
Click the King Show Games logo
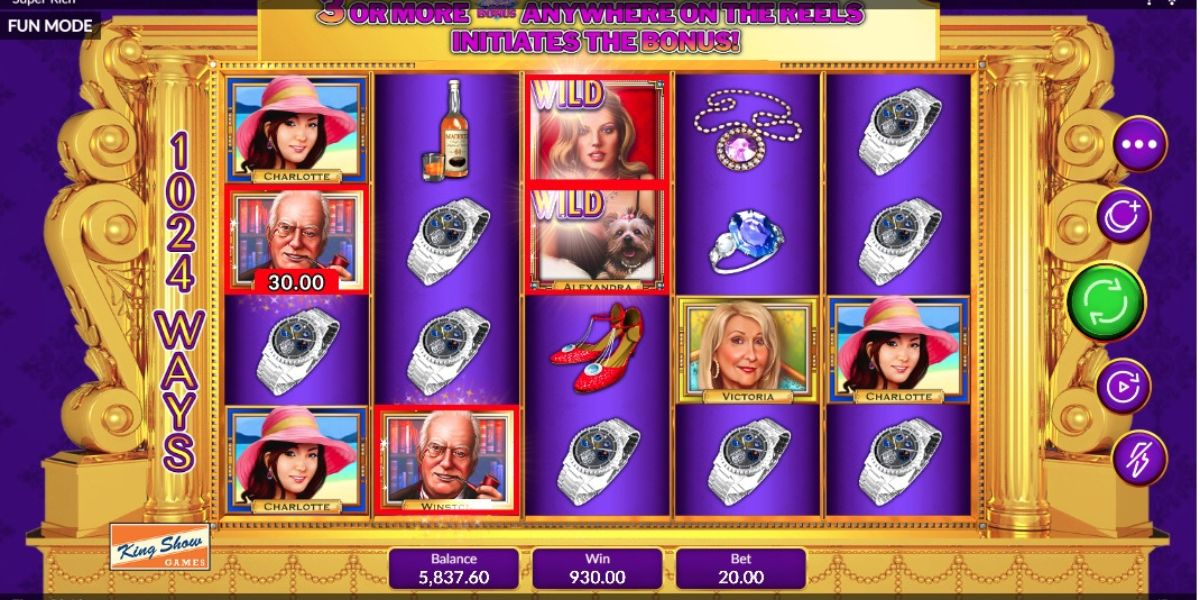click(160, 547)
